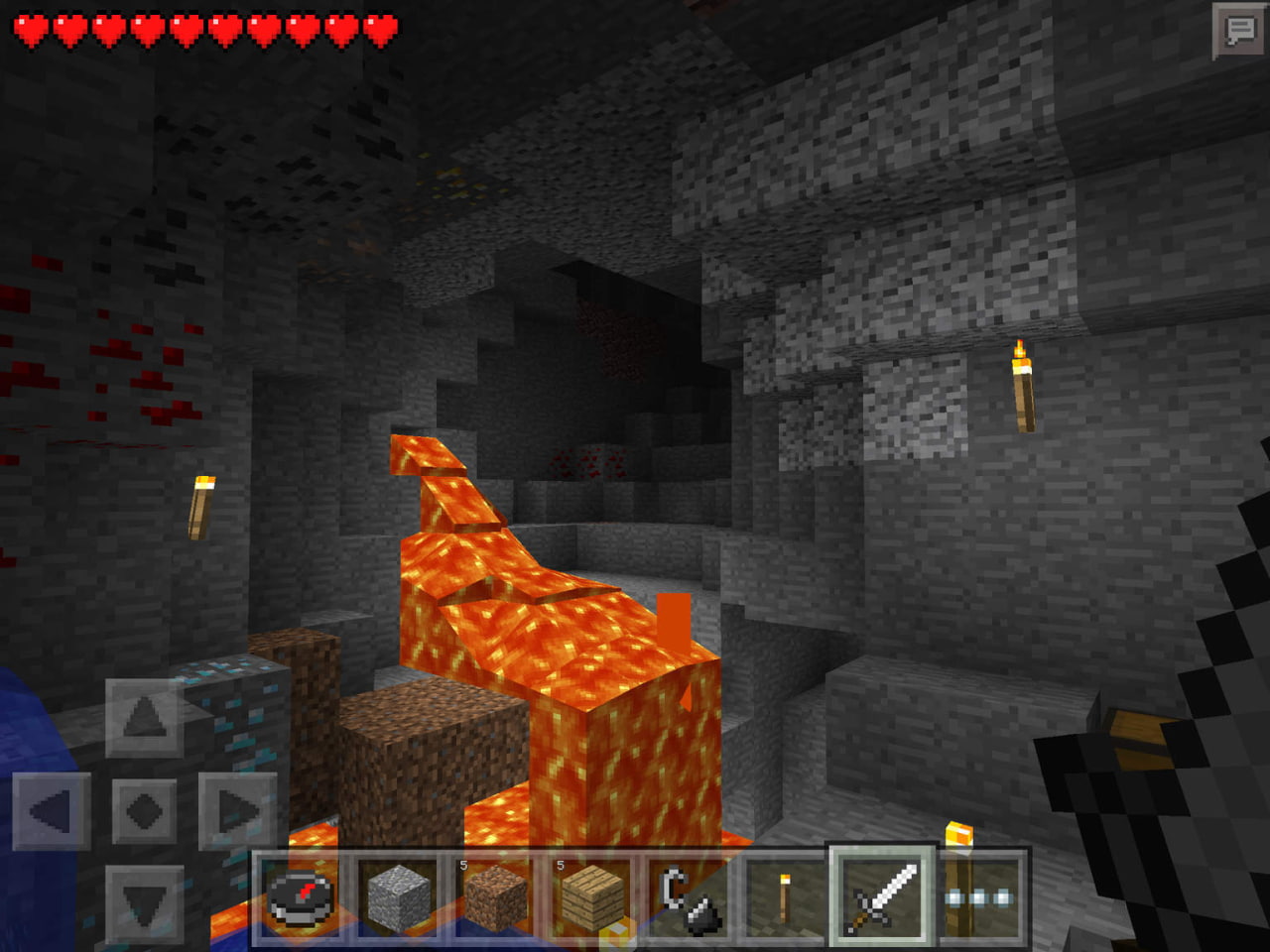The width and height of the screenshot is (1270, 952).
Task: Equip the flint and steel
Action: tap(688, 897)
